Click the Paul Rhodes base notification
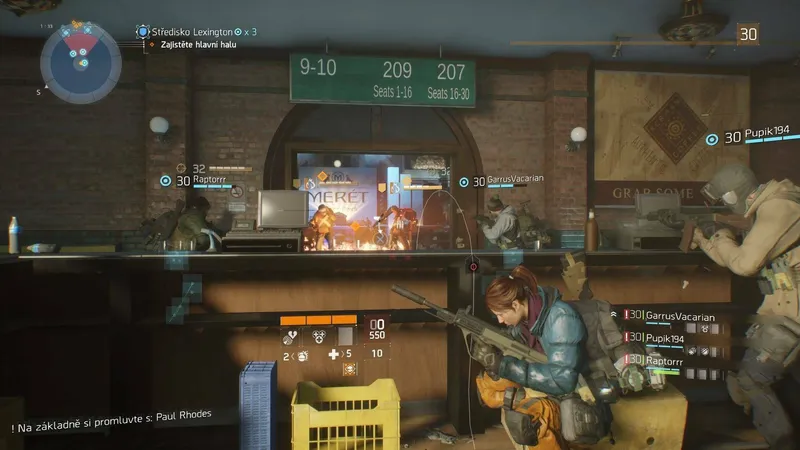 [113, 414]
